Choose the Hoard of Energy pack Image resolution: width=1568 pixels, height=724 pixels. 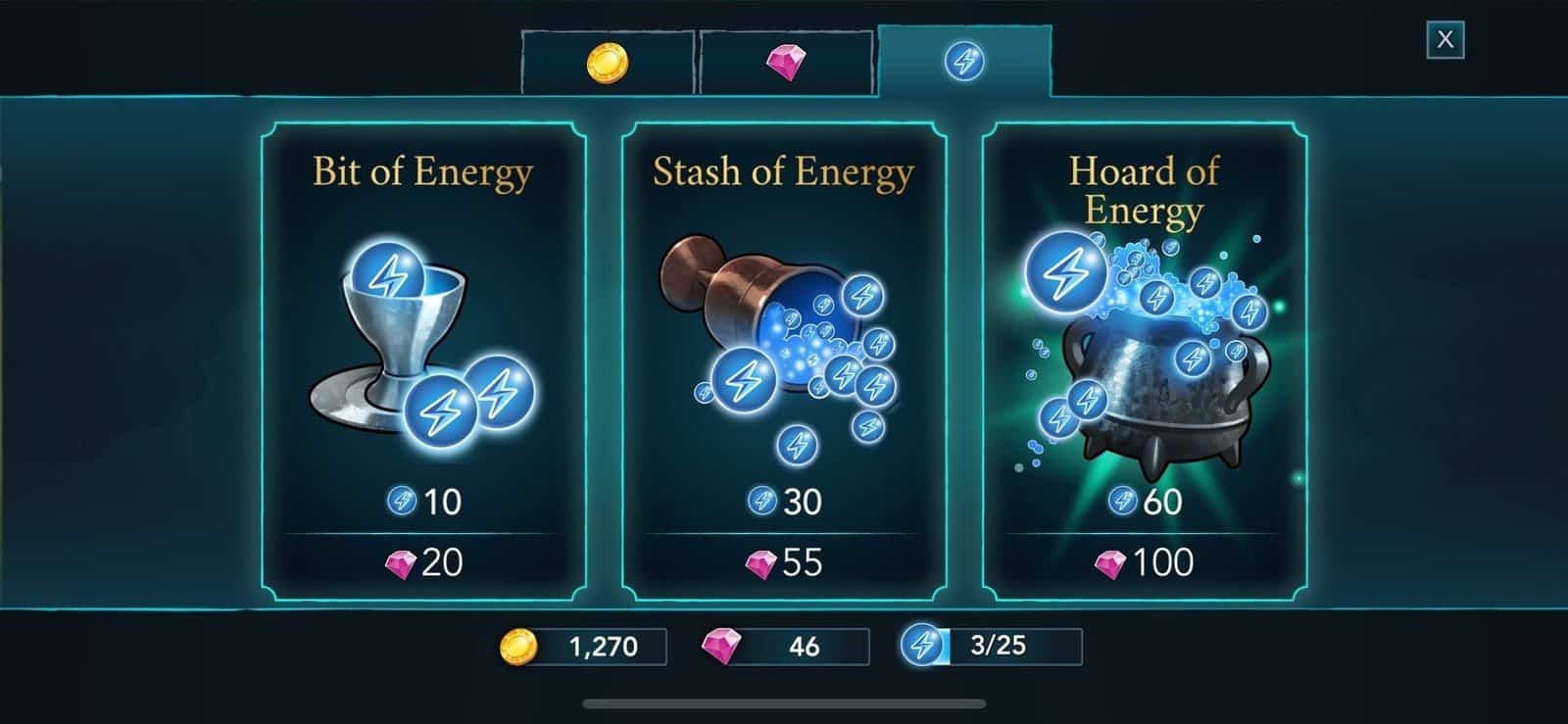1145,361
